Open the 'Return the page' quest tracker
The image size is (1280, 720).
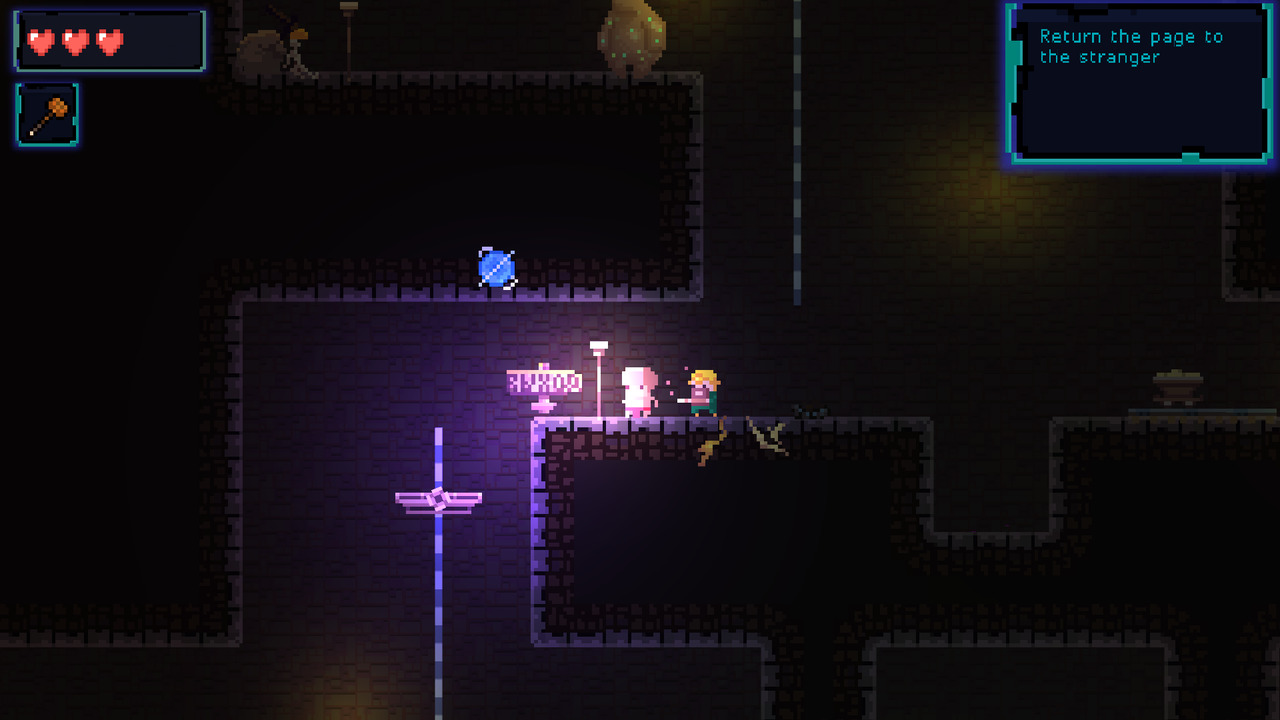1138,82
